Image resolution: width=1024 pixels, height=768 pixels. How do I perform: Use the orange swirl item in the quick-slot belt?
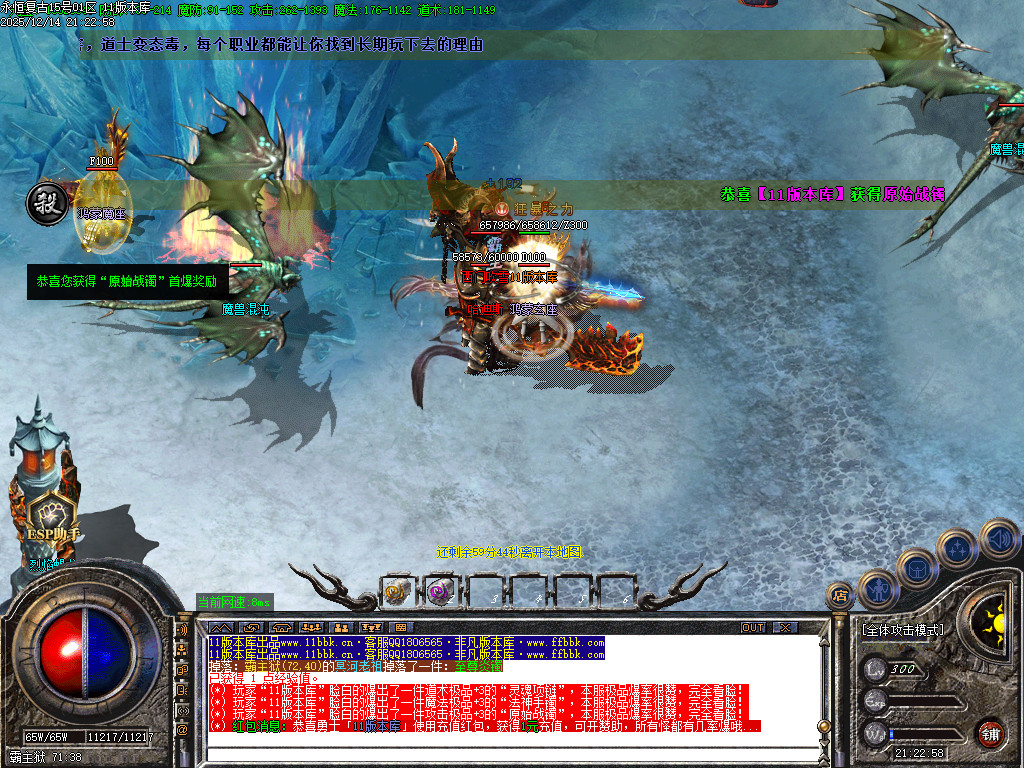coord(397,592)
